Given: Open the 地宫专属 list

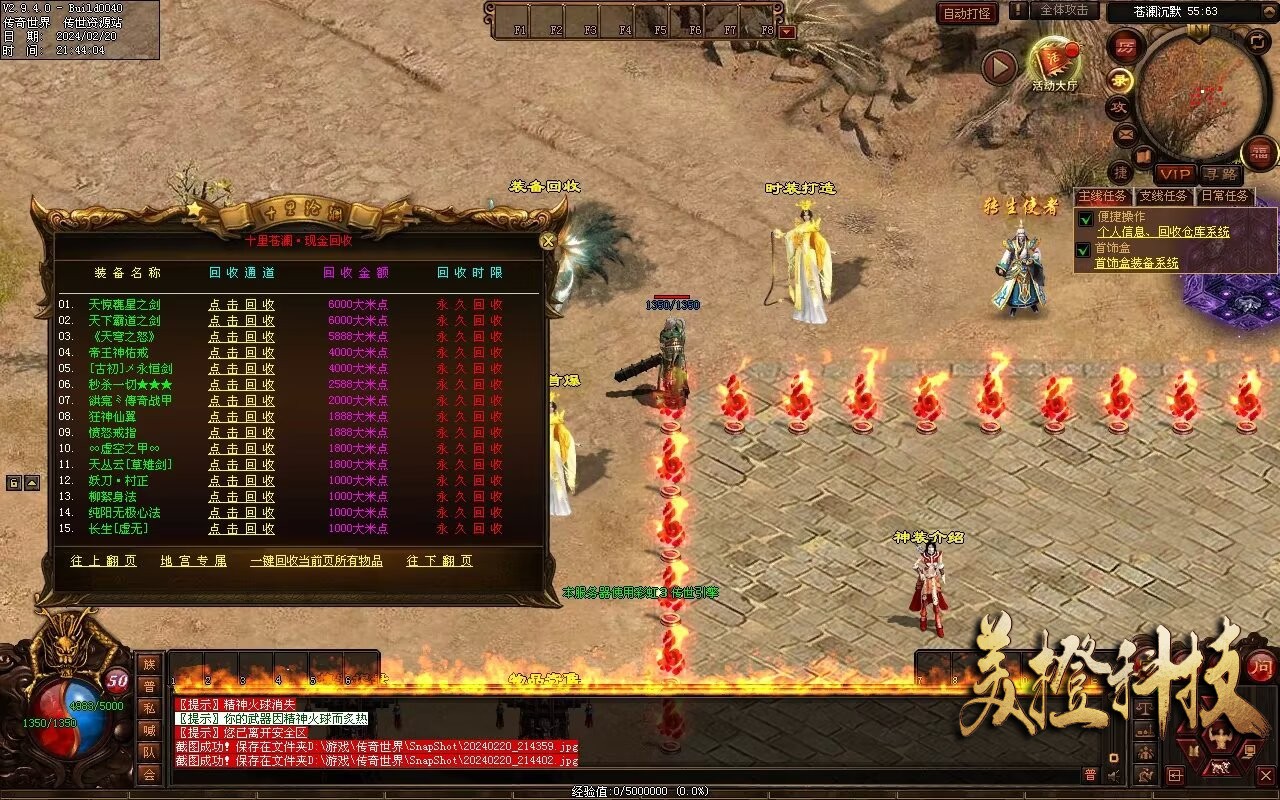Looking at the screenshot, I should pos(194,561).
